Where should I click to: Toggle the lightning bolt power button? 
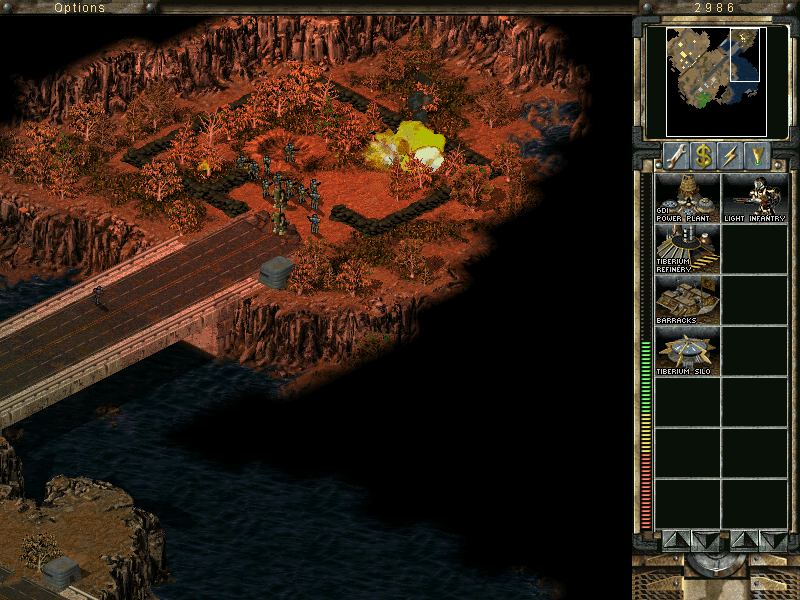coord(731,155)
